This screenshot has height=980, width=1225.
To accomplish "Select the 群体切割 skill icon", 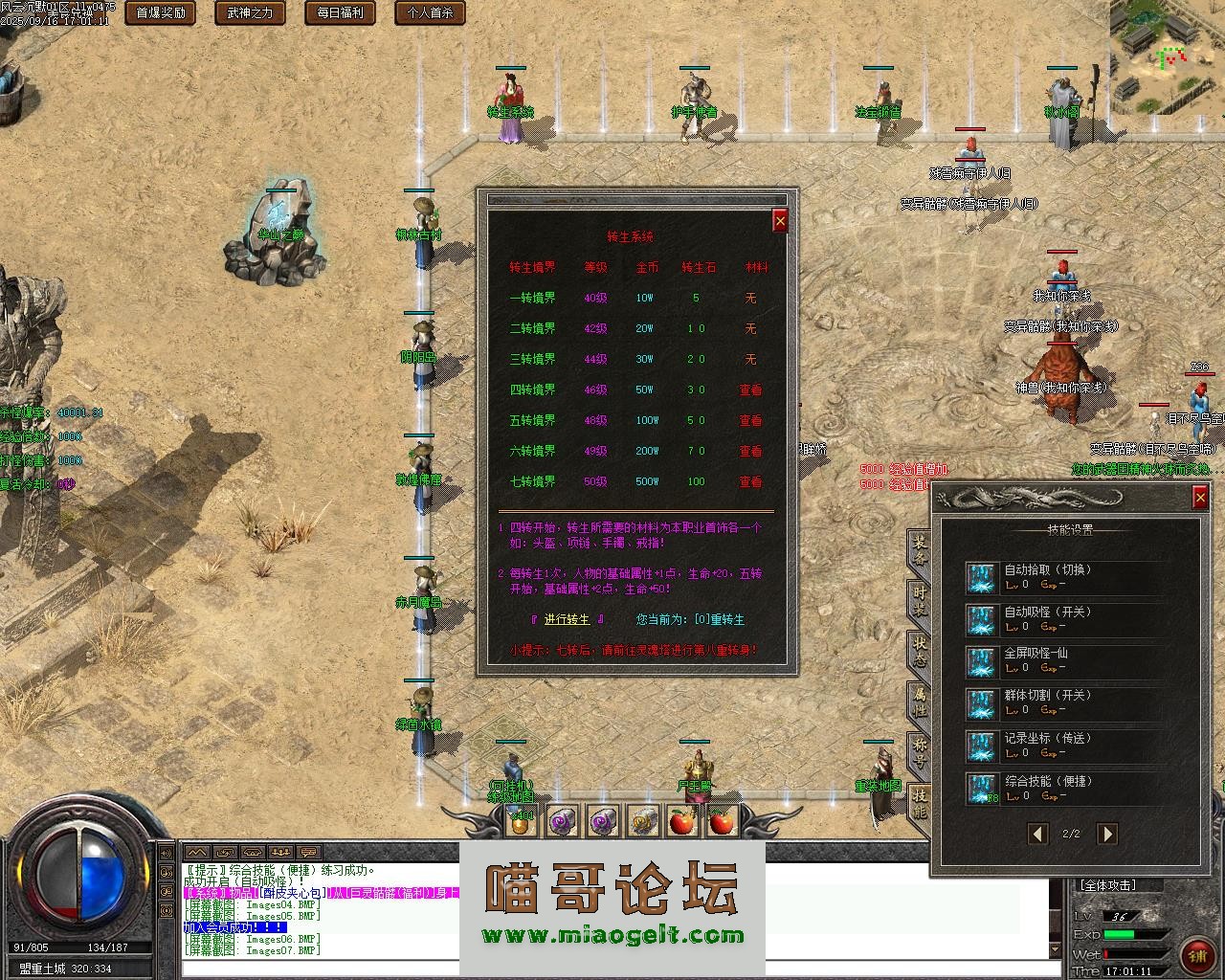I will (980, 703).
